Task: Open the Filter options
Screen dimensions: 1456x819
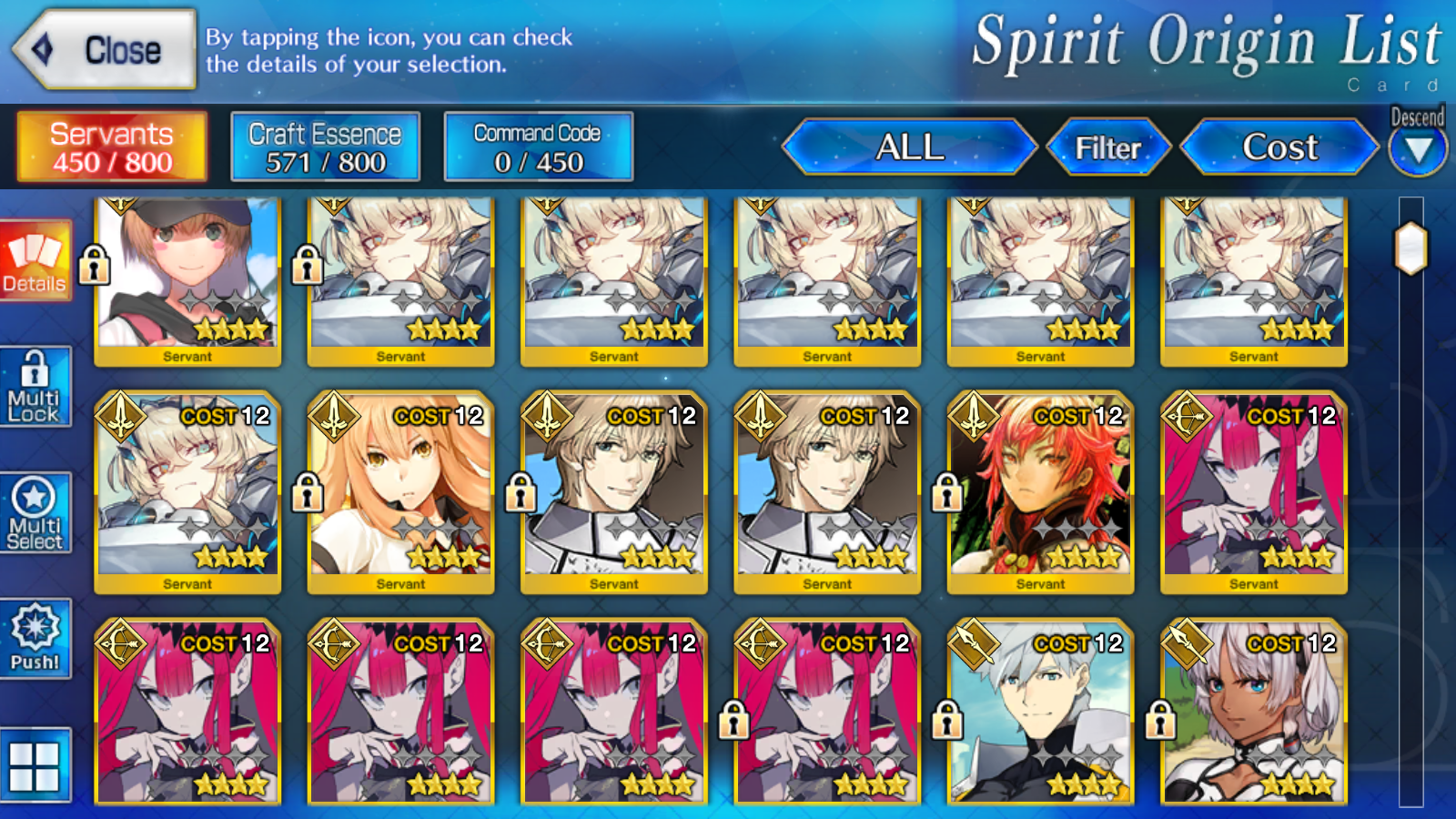Action: pyautogui.click(x=1107, y=147)
